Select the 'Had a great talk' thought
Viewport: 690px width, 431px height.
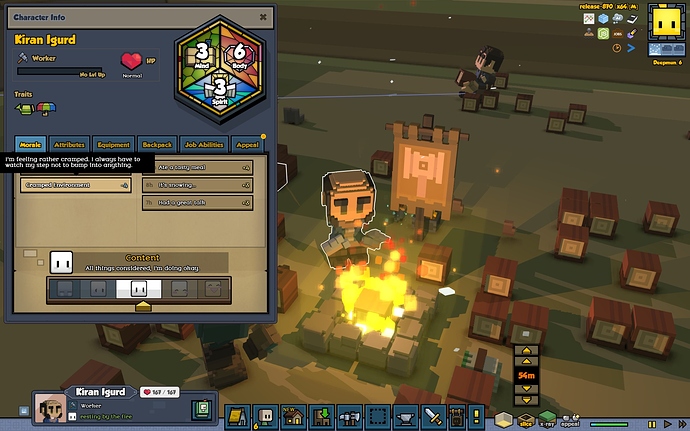[197, 203]
